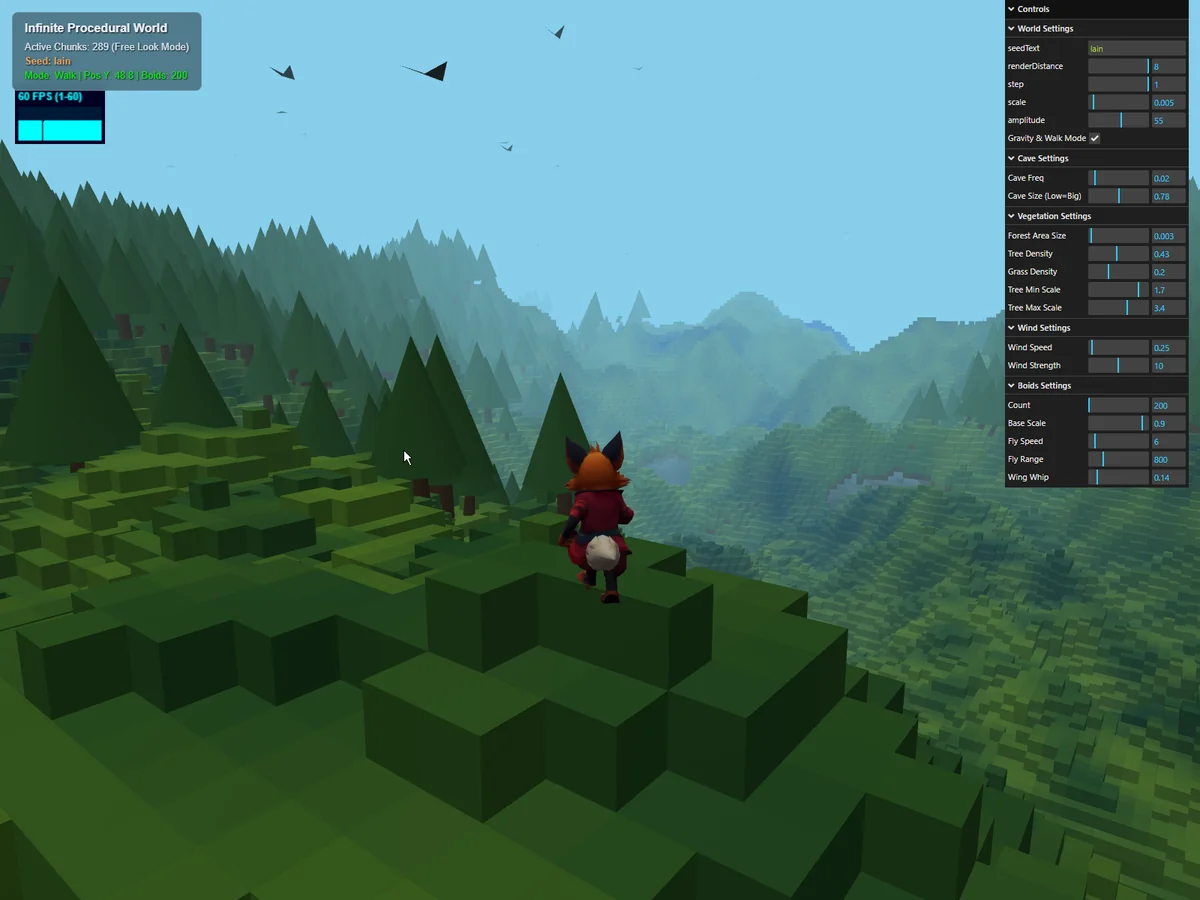
Task: Collapse the Wind Settings folder
Action: point(1043,328)
